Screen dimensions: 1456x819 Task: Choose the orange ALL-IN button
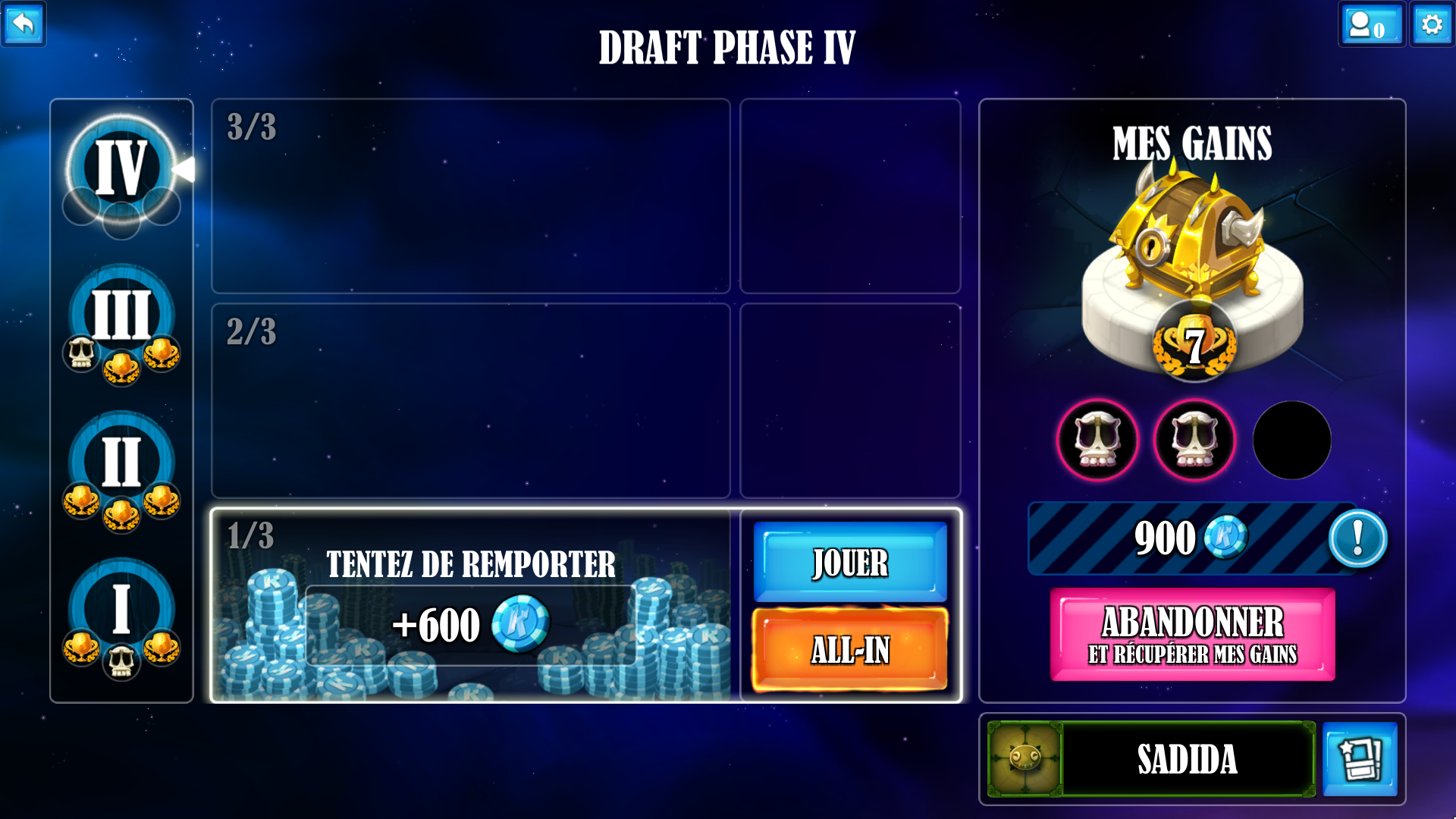click(850, 650)
